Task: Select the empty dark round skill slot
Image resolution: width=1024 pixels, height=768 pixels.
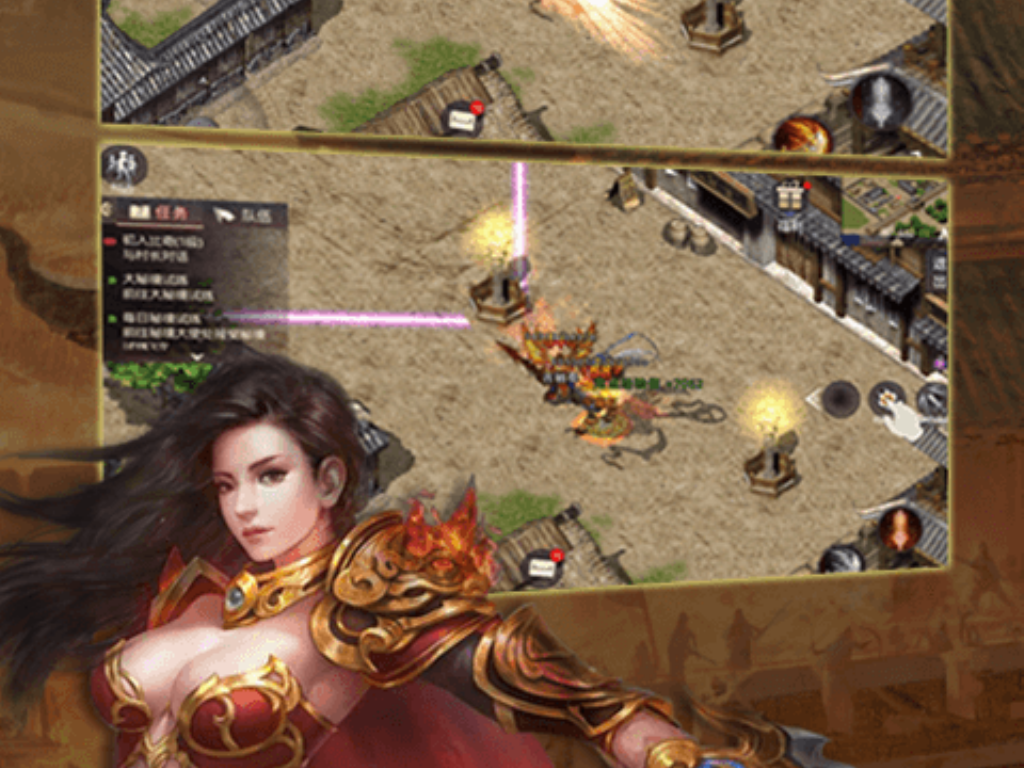Action: 841,399
